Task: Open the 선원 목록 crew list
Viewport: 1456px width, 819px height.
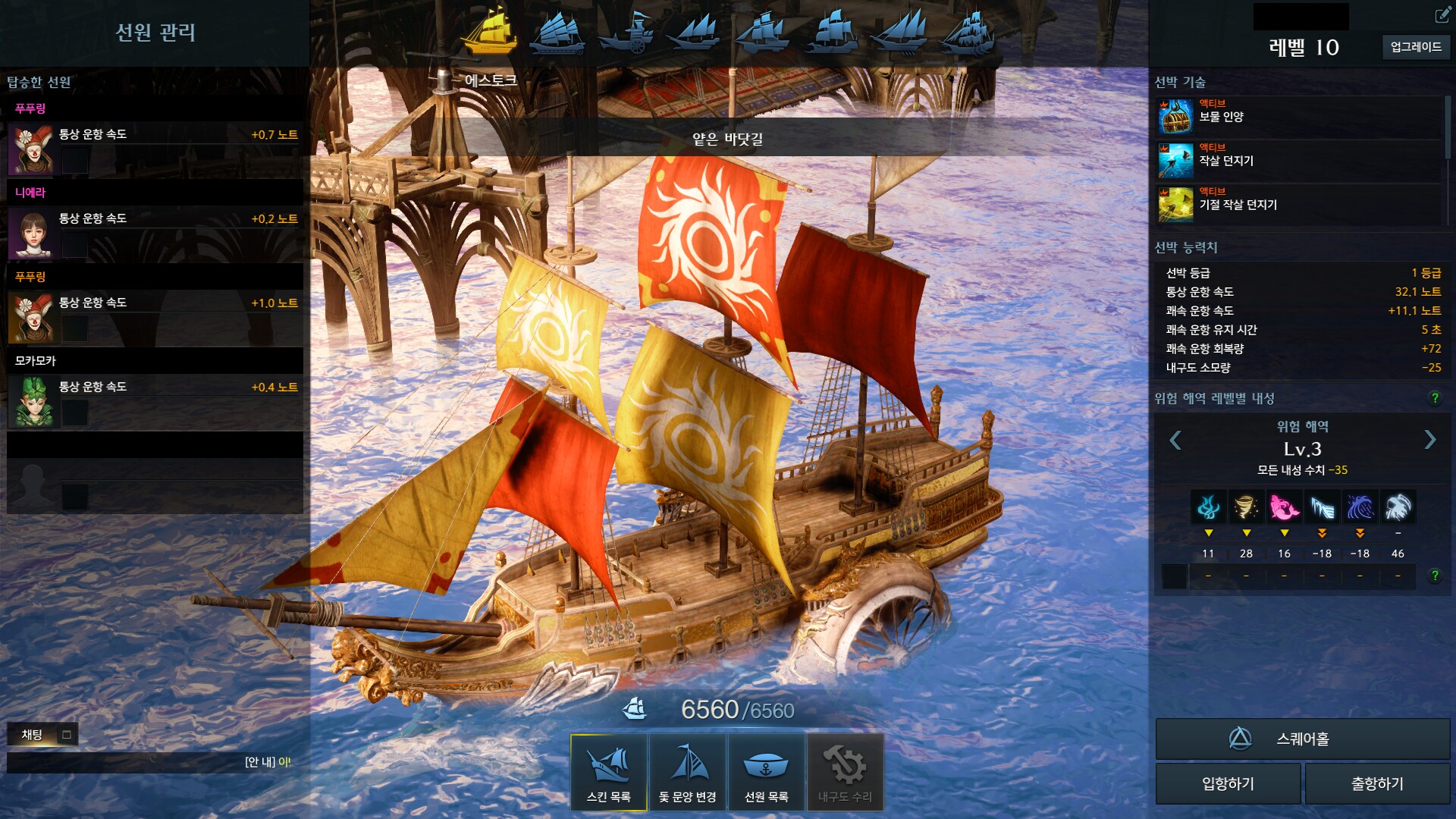Action: (766, 772)
